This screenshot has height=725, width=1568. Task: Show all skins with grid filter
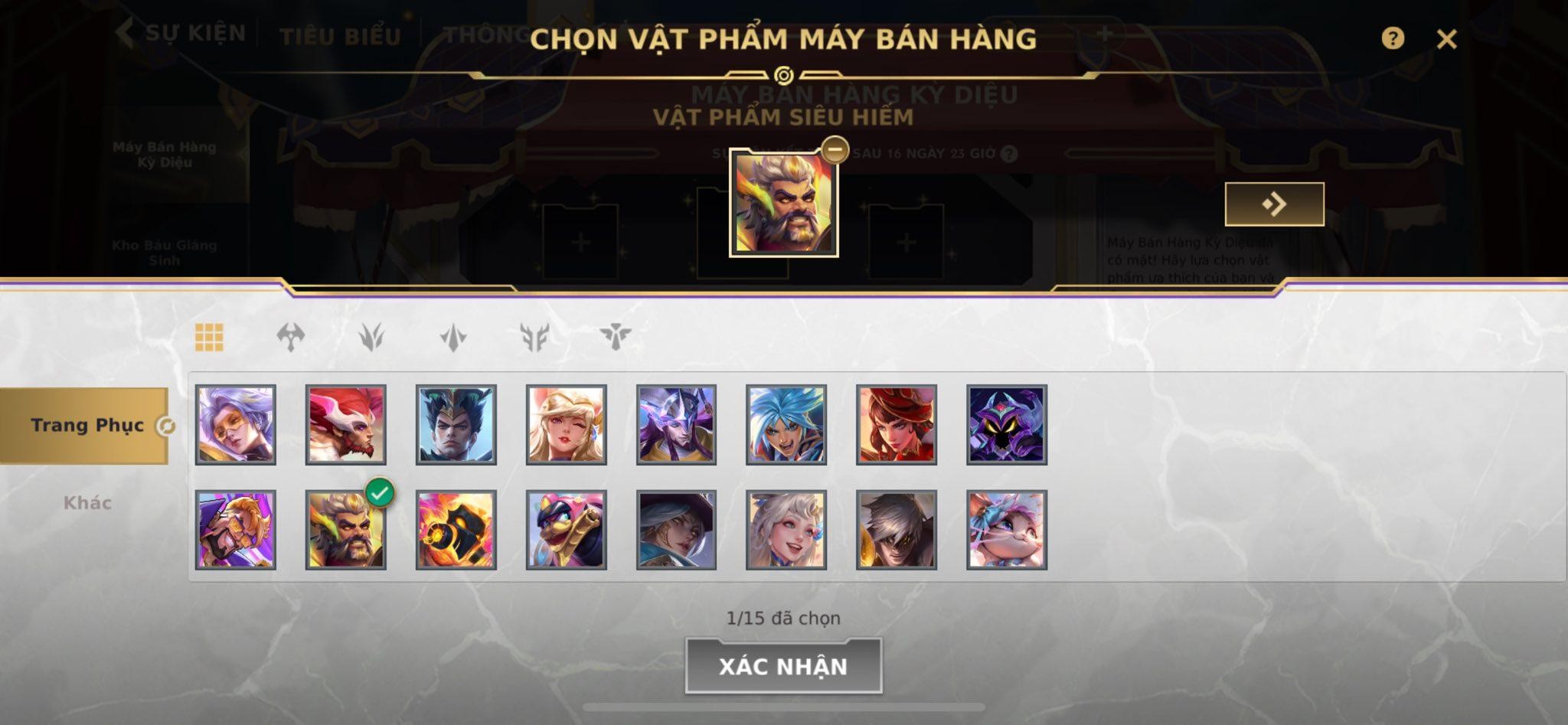click(x=209, y=337)
